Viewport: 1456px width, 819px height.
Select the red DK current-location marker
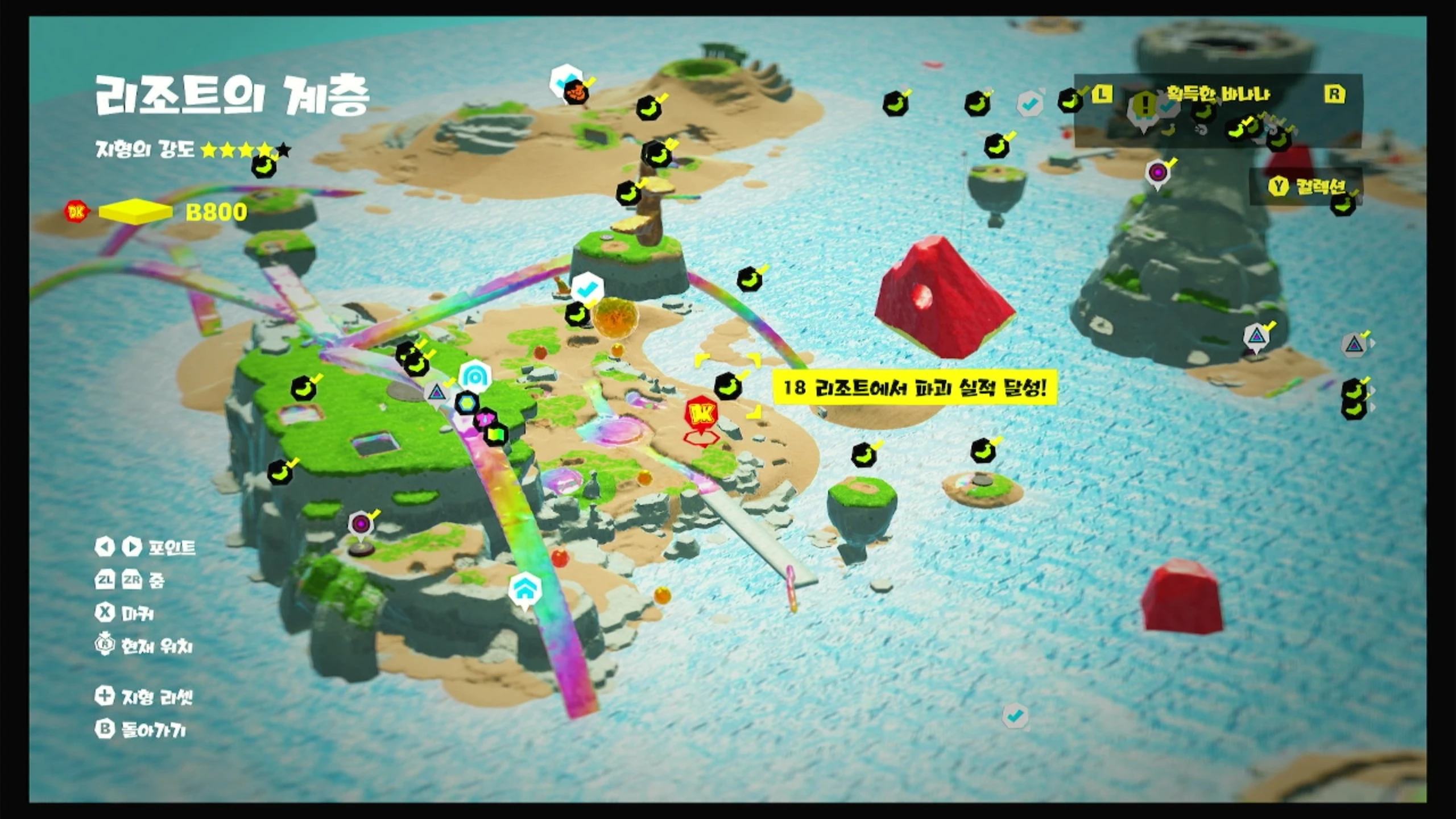coord(701,415)
